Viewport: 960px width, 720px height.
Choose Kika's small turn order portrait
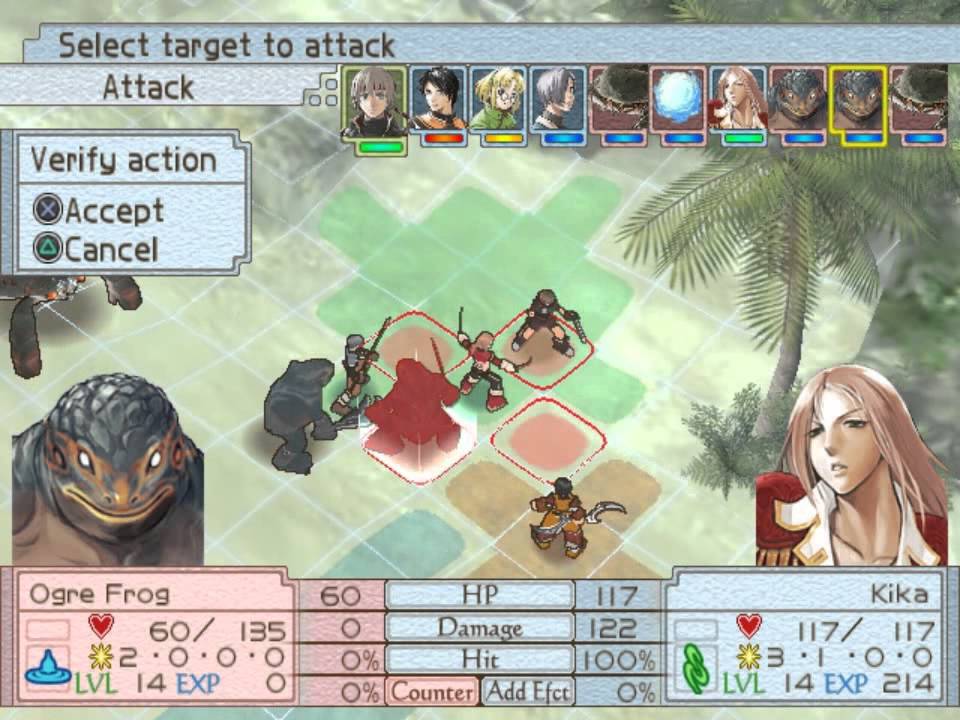pyautogui.click(x=737, y=101)
